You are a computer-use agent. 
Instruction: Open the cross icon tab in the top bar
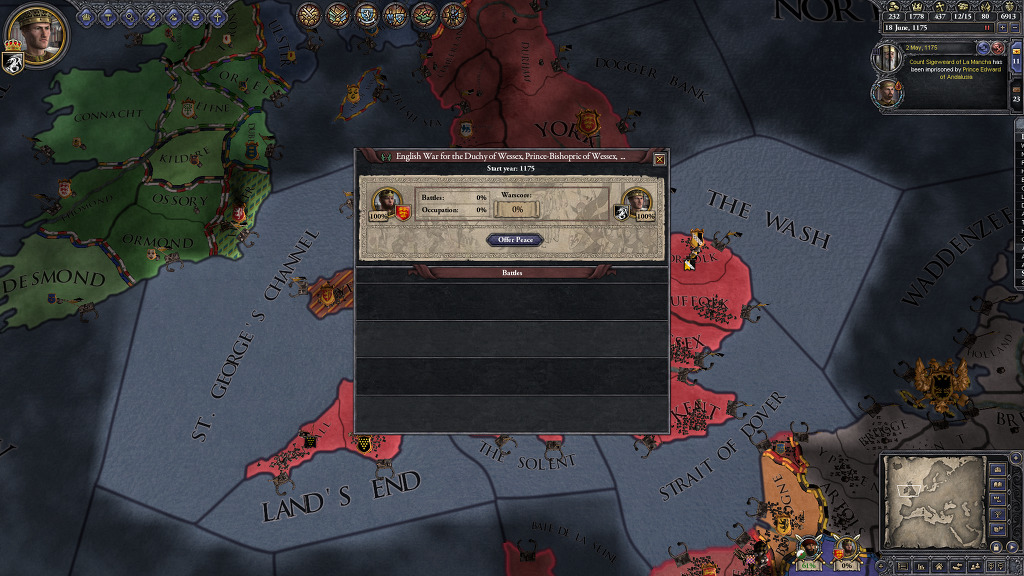[x=218, y=16]
